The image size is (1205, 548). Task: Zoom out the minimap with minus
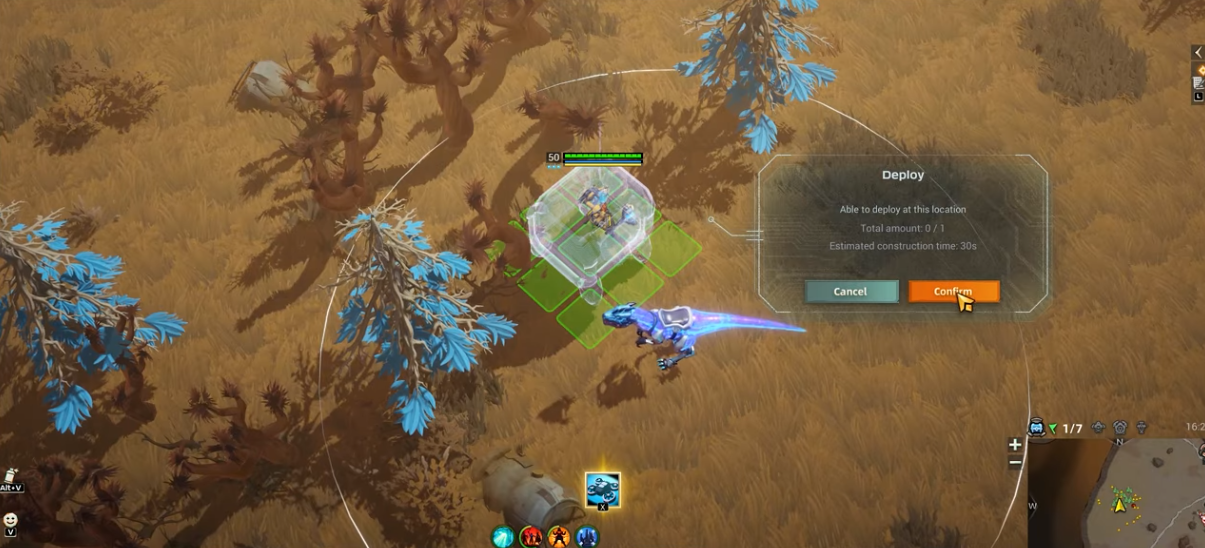click(1015, 462)
